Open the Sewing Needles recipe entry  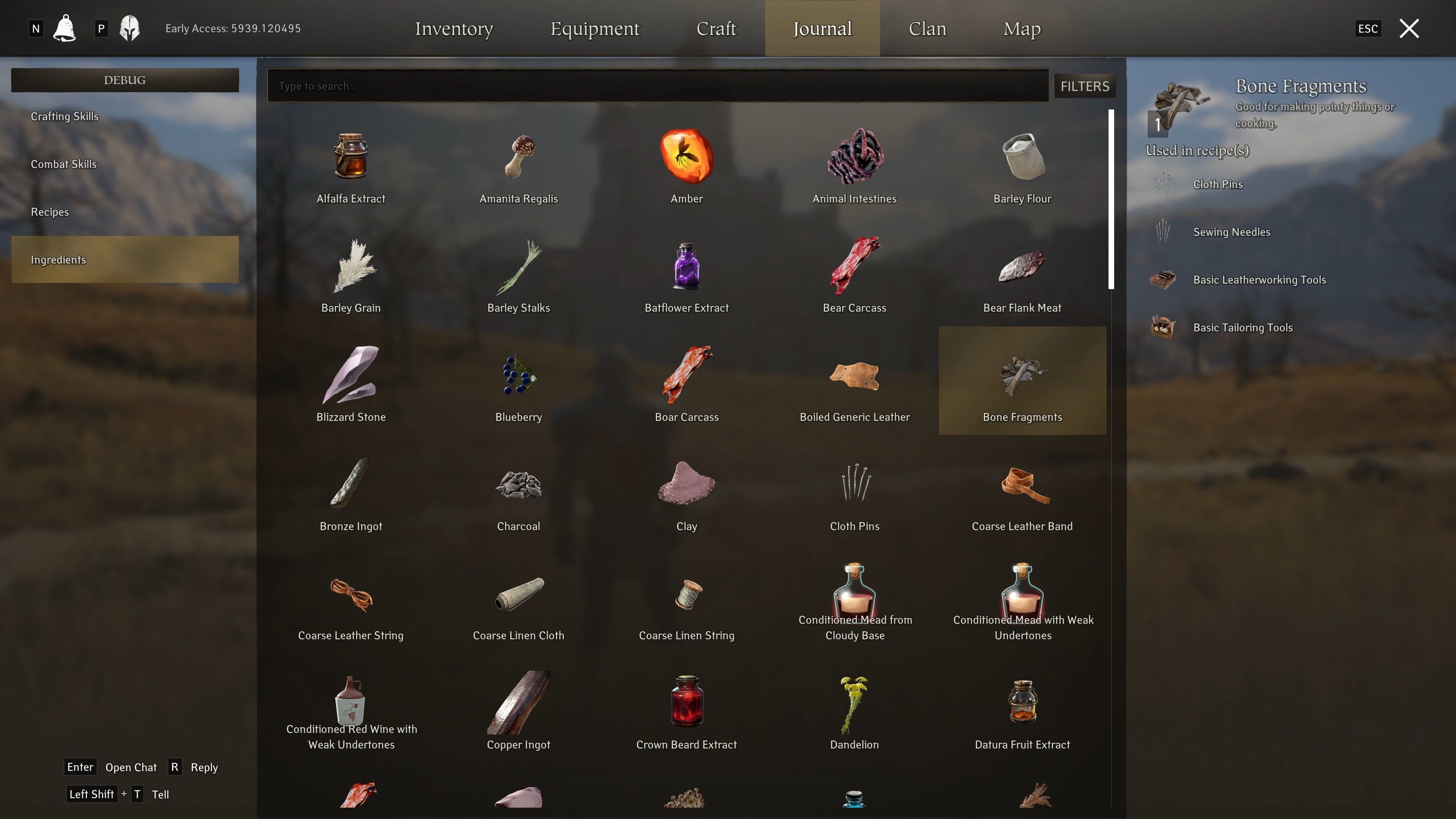[x=1231, y=232]
